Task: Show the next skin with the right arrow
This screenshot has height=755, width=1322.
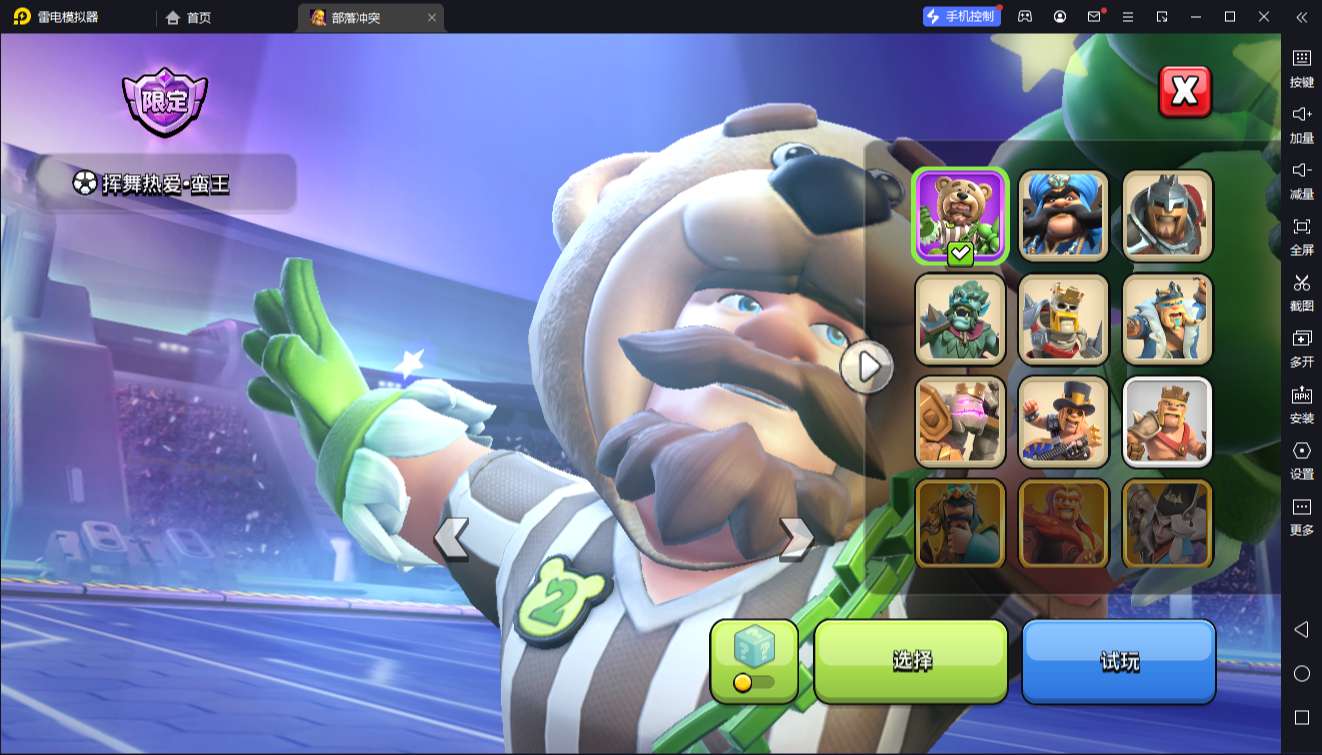Action: [x=796, y=538]
